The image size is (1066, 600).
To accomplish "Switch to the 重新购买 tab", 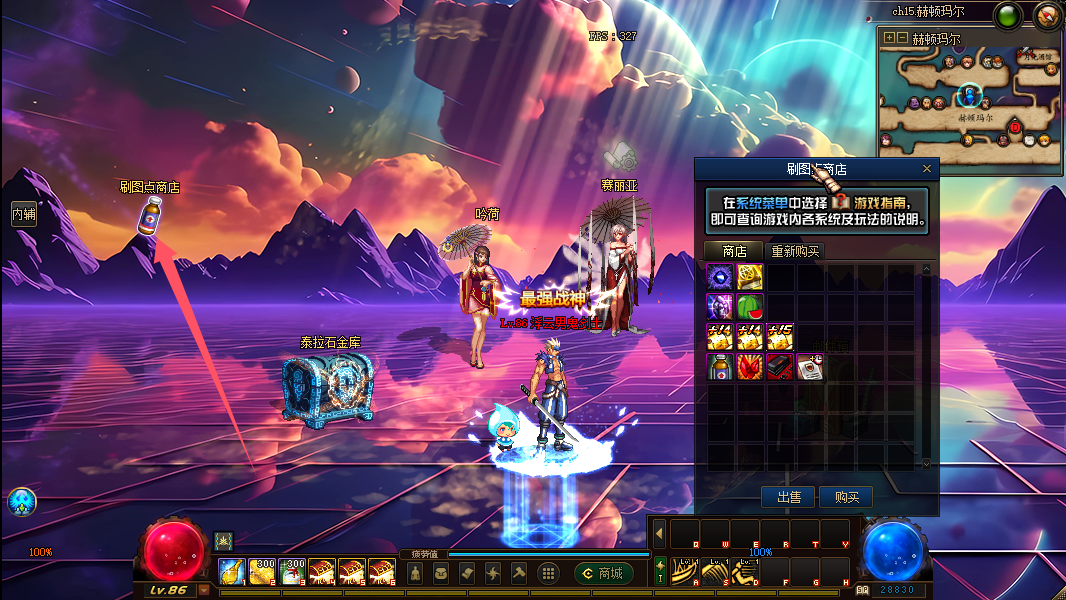I will (x=795, y=251).
